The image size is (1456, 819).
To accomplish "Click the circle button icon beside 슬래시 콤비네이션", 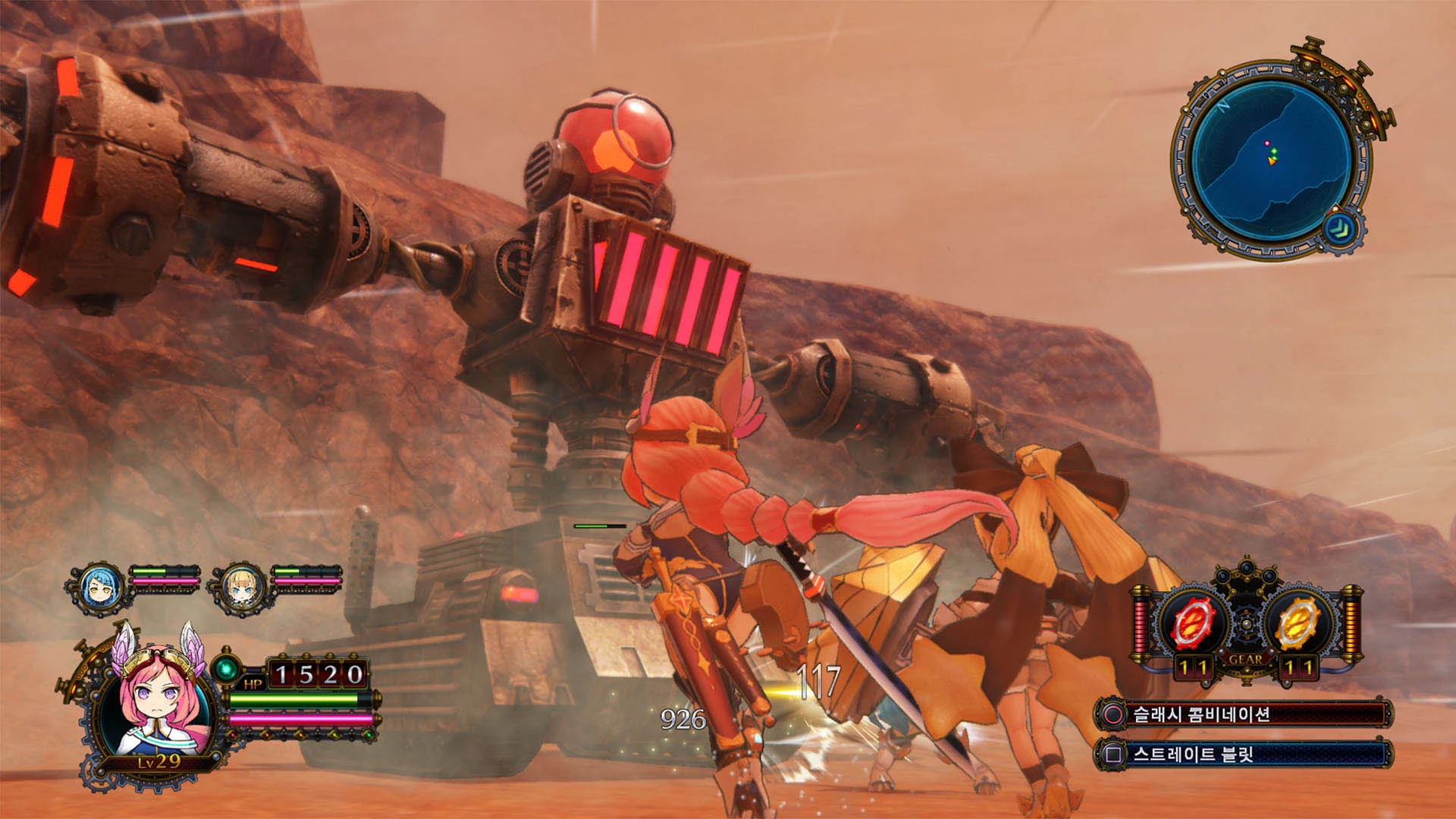I will 1115,714.
